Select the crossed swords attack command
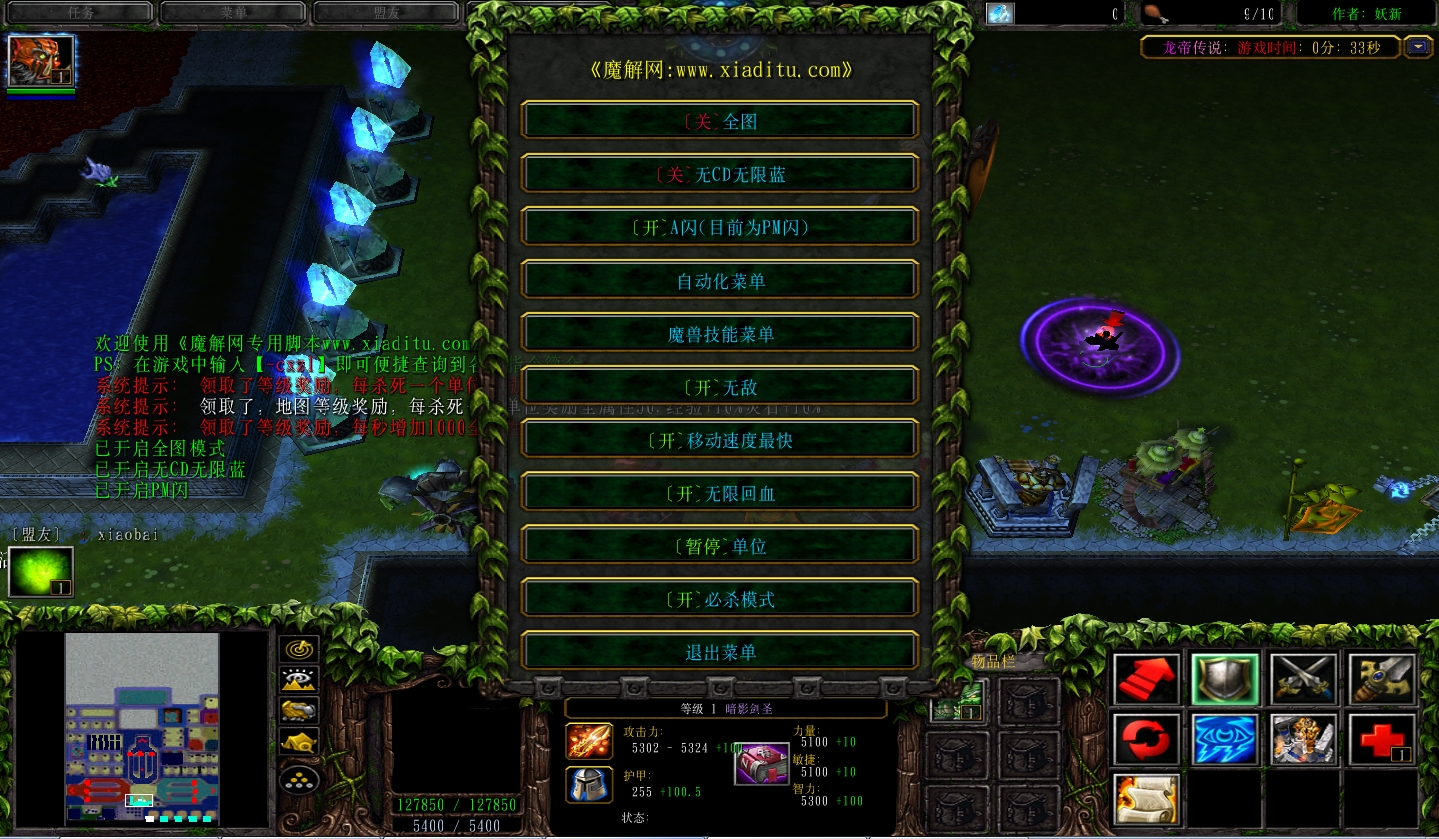This screenshot has width=1439, height=839. coord(1303,679)
